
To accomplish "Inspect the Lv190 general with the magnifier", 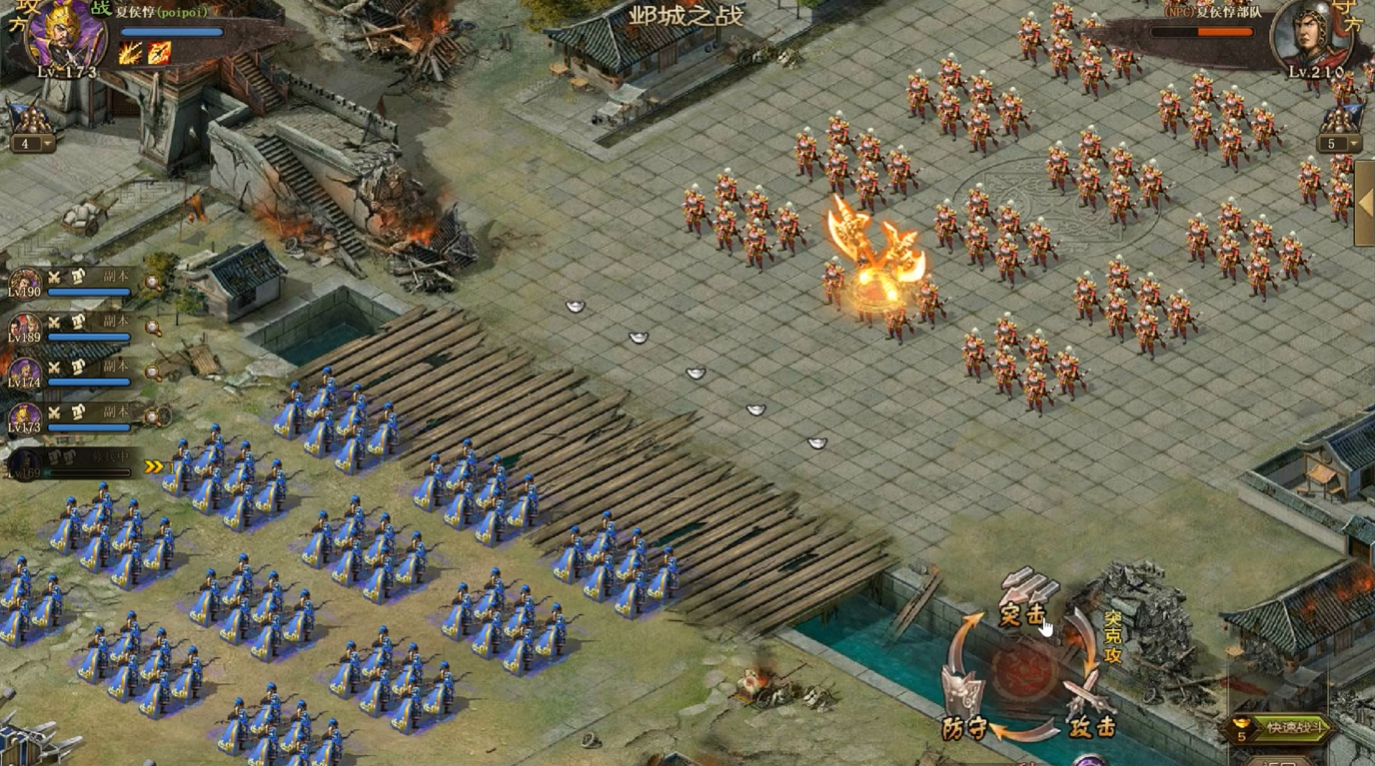I will (x=151, y=283).
